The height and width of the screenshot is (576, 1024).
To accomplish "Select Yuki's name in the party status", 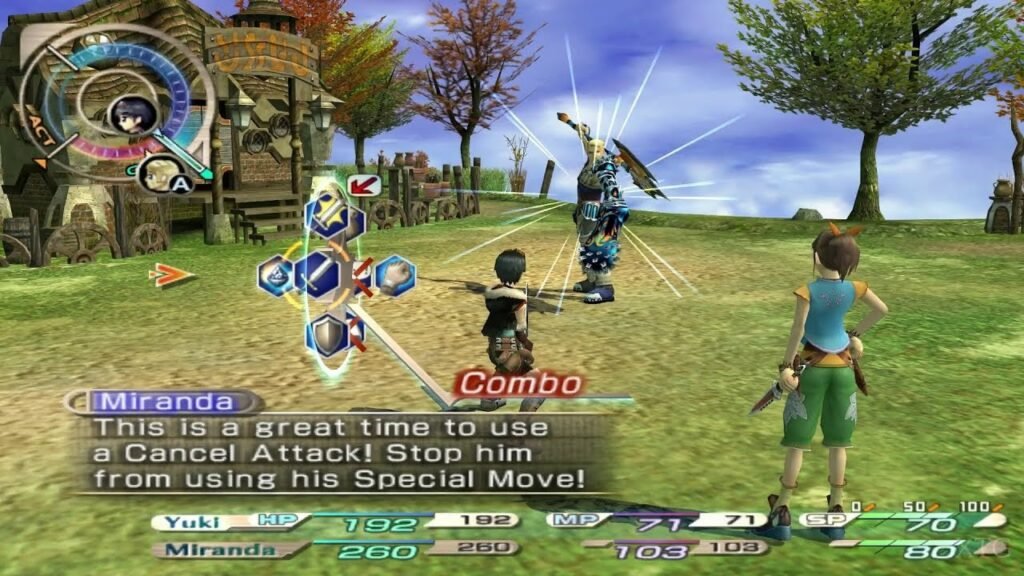I will [192, 521].
